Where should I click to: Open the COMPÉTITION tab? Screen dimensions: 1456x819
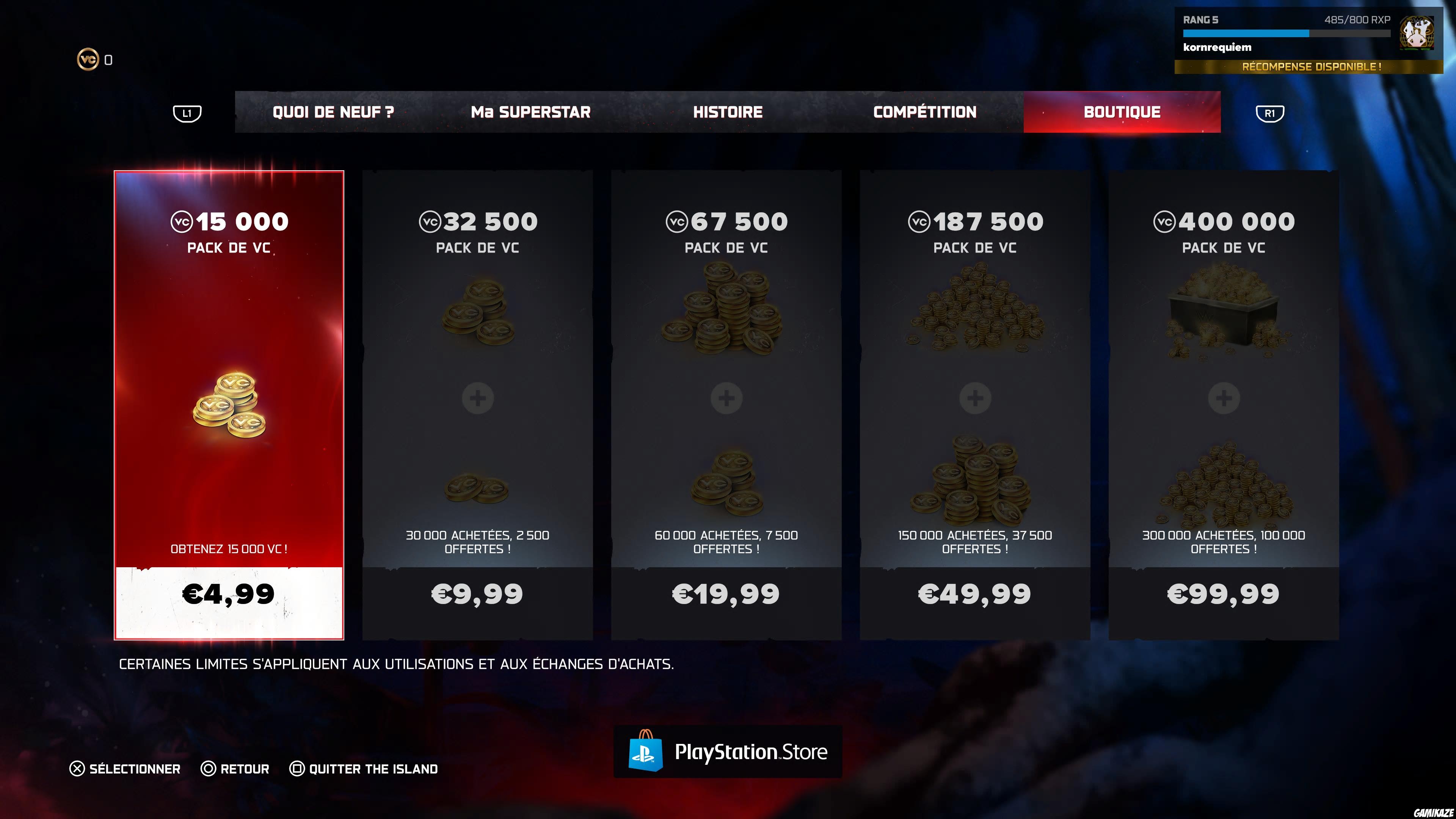coord(925,112)
